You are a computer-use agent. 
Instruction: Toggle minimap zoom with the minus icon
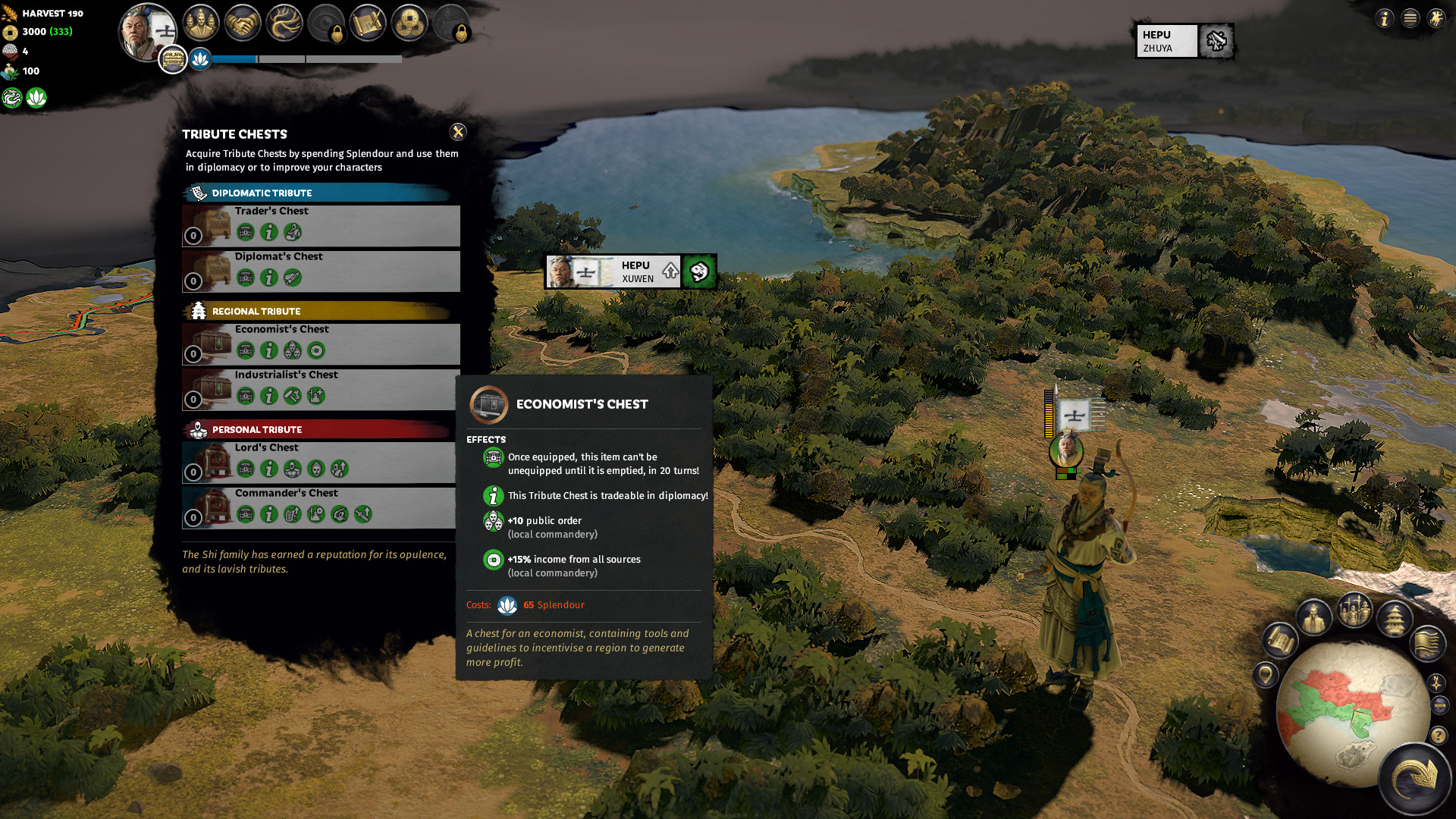pos(1439,704)
